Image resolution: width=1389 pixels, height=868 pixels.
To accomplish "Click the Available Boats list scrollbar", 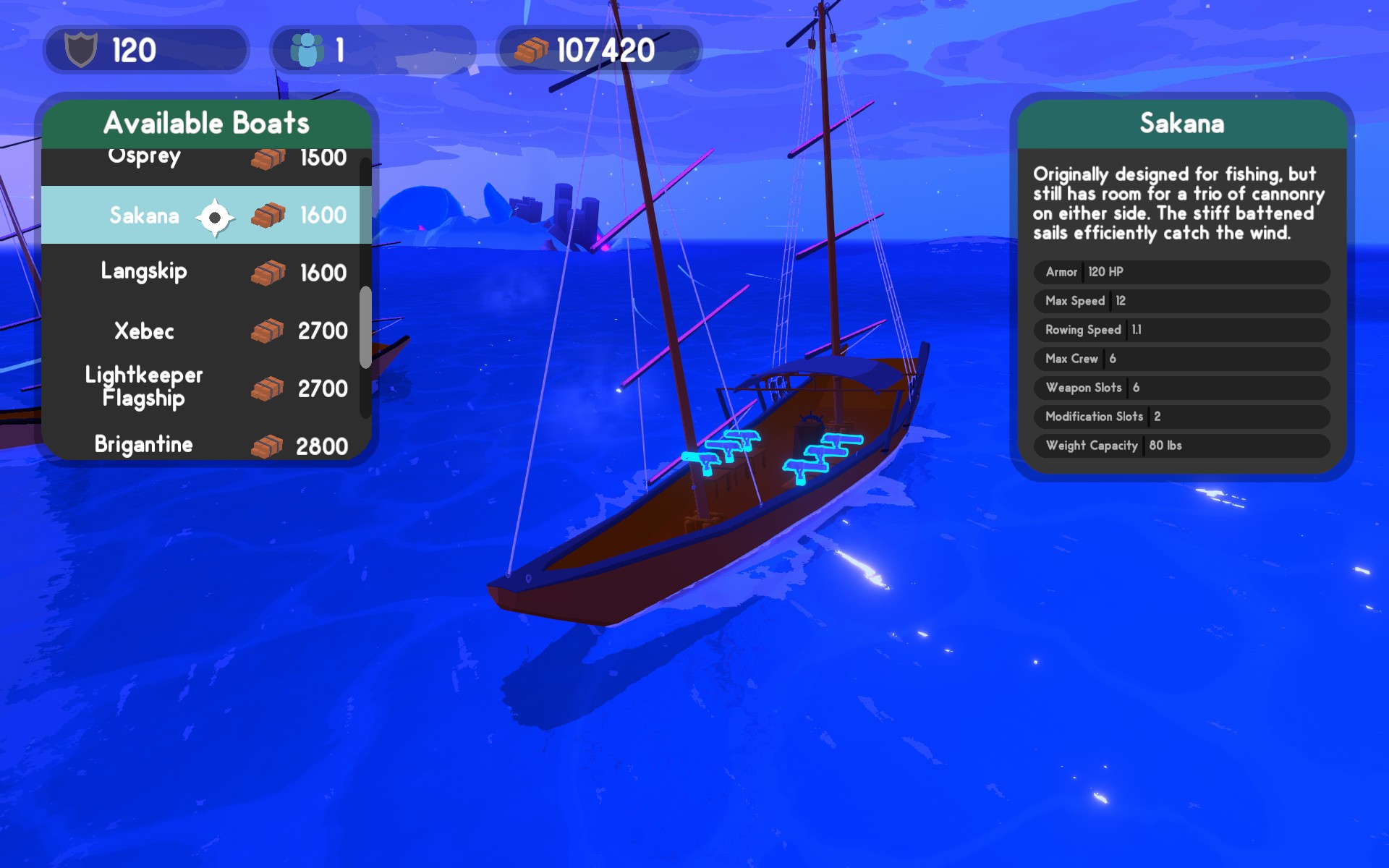I will 365,327.
